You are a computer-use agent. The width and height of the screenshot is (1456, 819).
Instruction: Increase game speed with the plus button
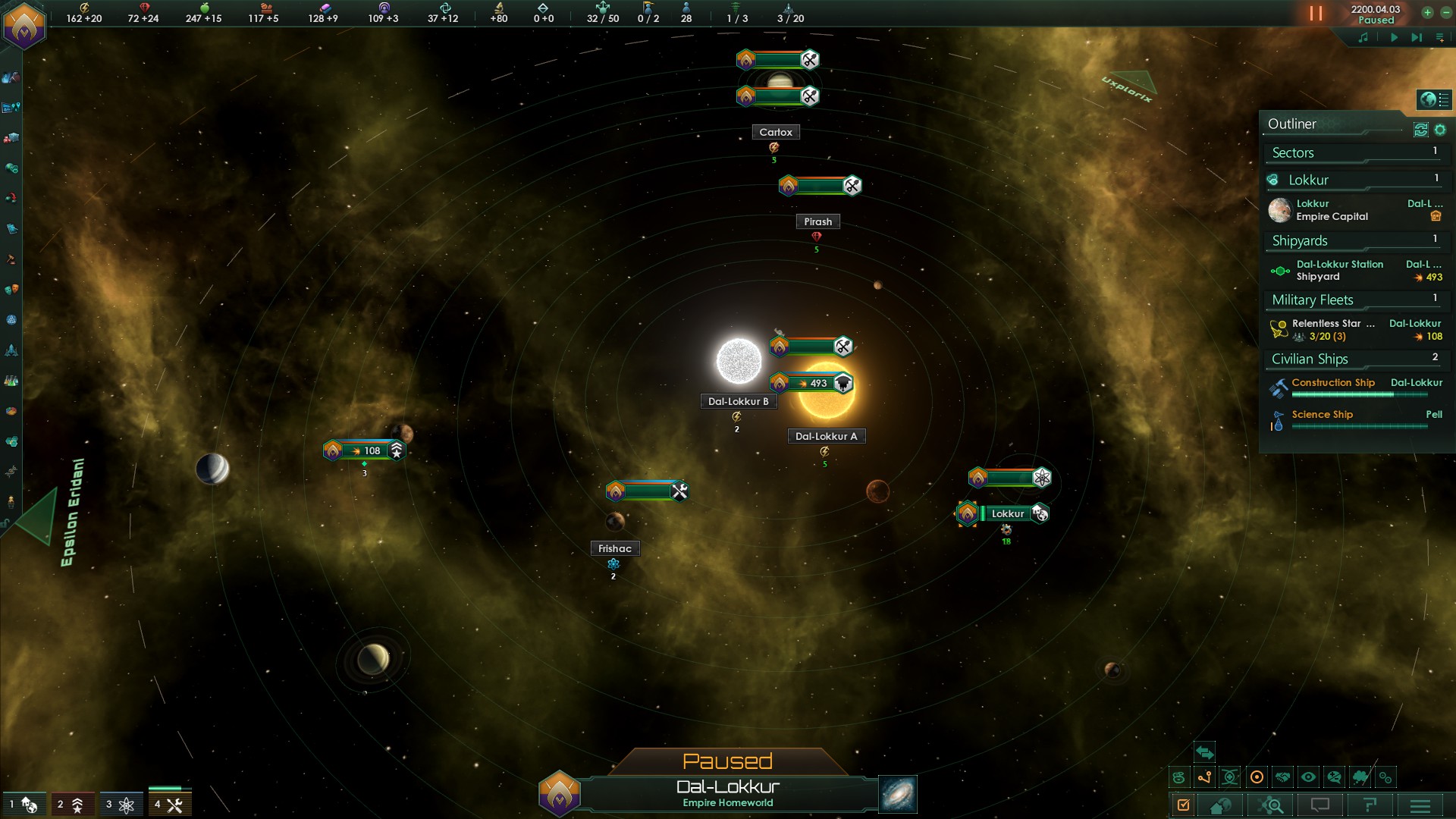1427,12
